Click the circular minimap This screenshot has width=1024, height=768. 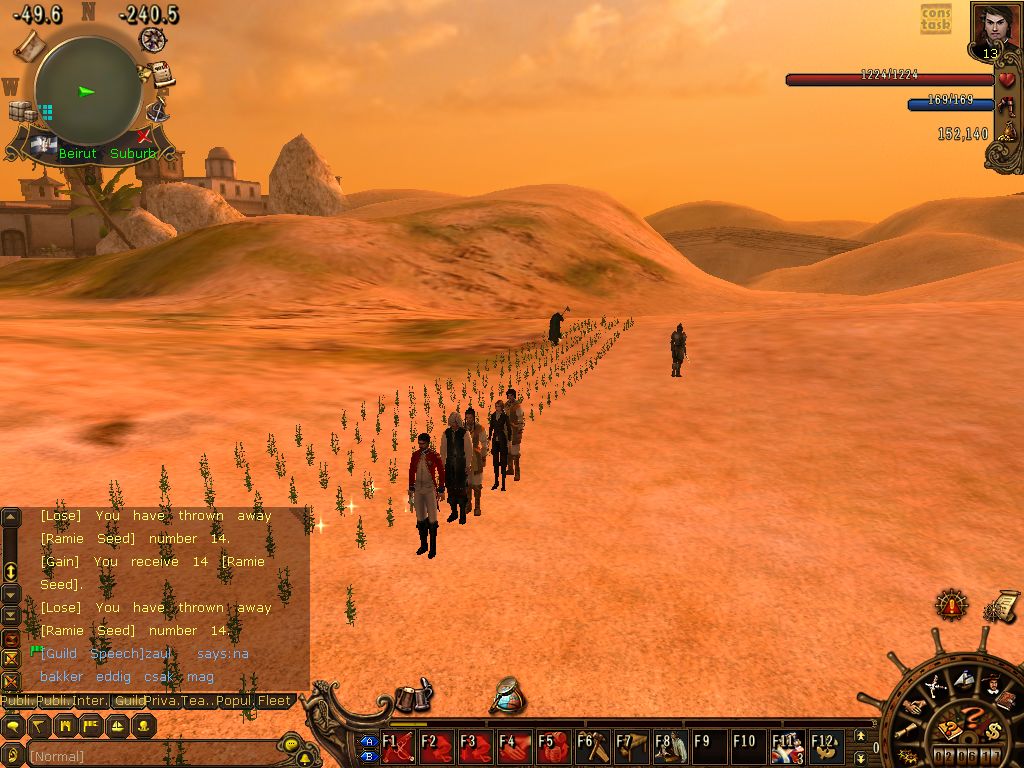[x=87, y=91]
